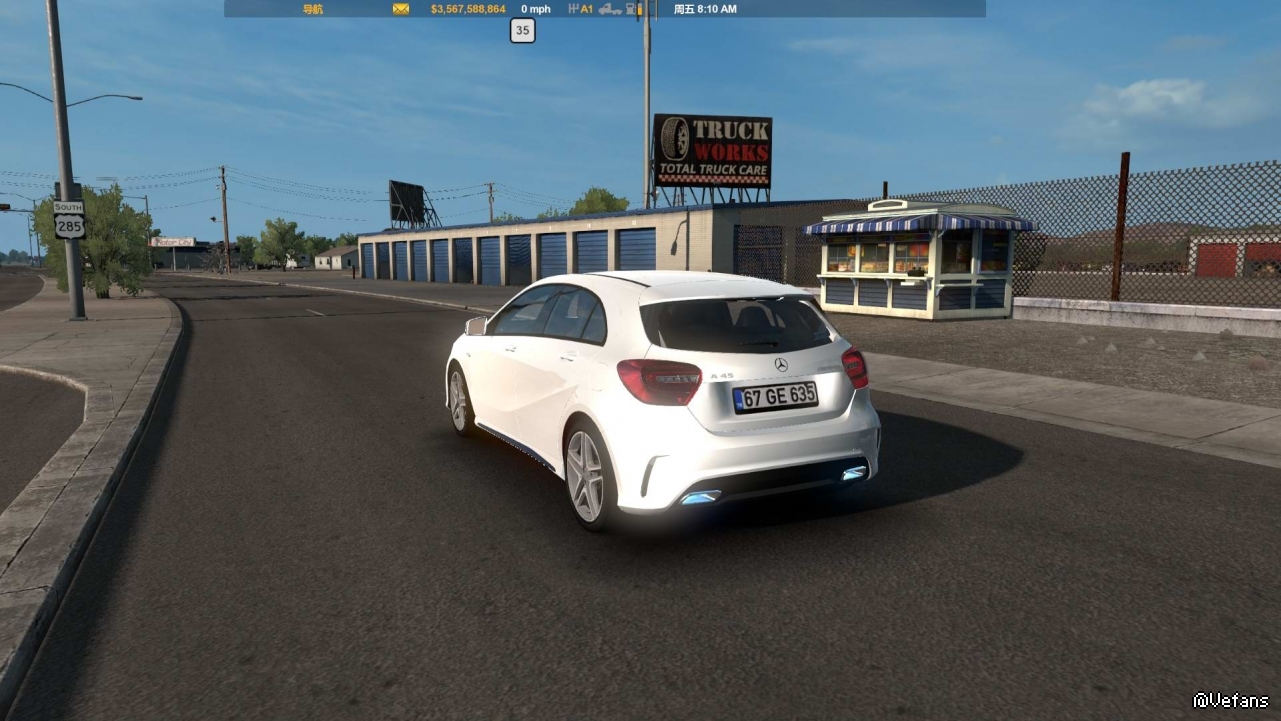The width and height of the screenshot is (1281, 721).
Task: Open the yellow mail envelope icon
Action: coord(401,9)
